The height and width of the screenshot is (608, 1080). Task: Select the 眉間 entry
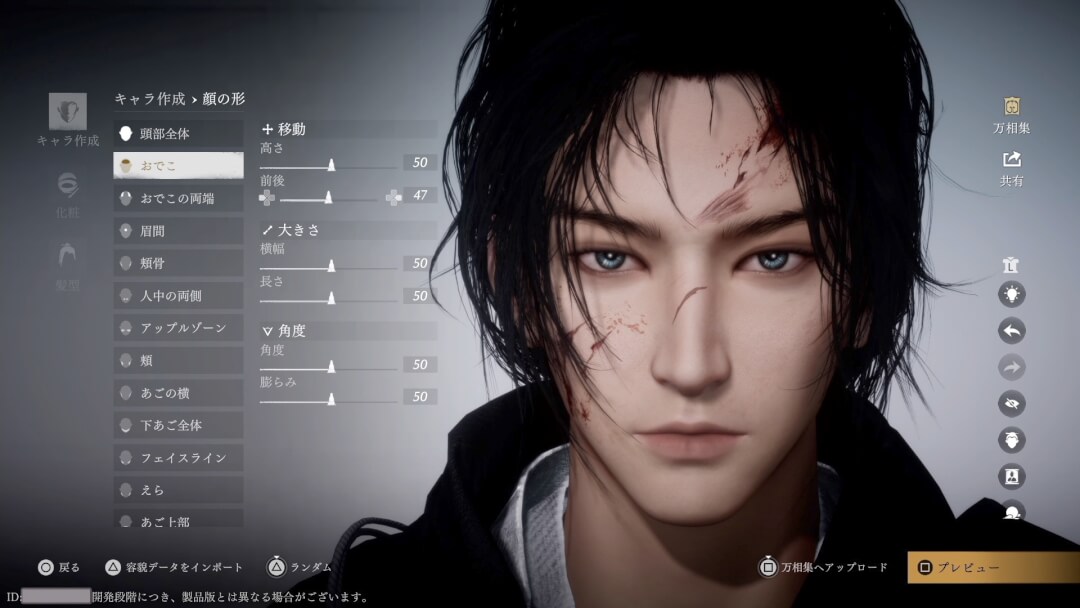(178, 231)
